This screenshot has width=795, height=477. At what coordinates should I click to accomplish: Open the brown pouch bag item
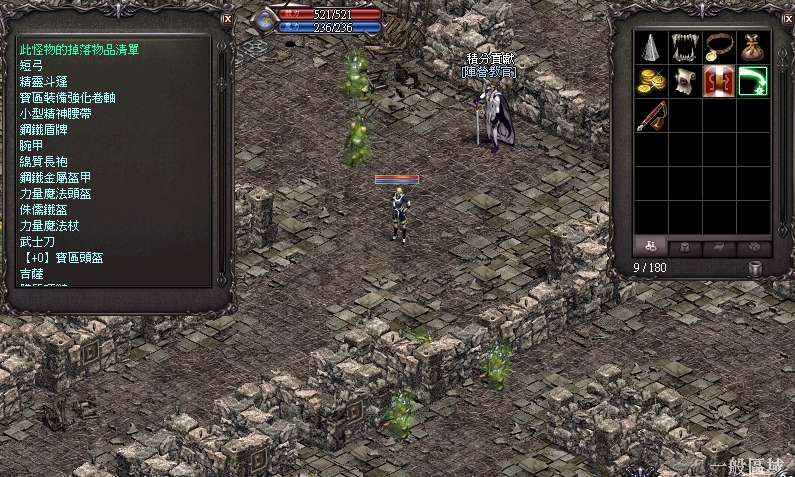coord(754,47)
